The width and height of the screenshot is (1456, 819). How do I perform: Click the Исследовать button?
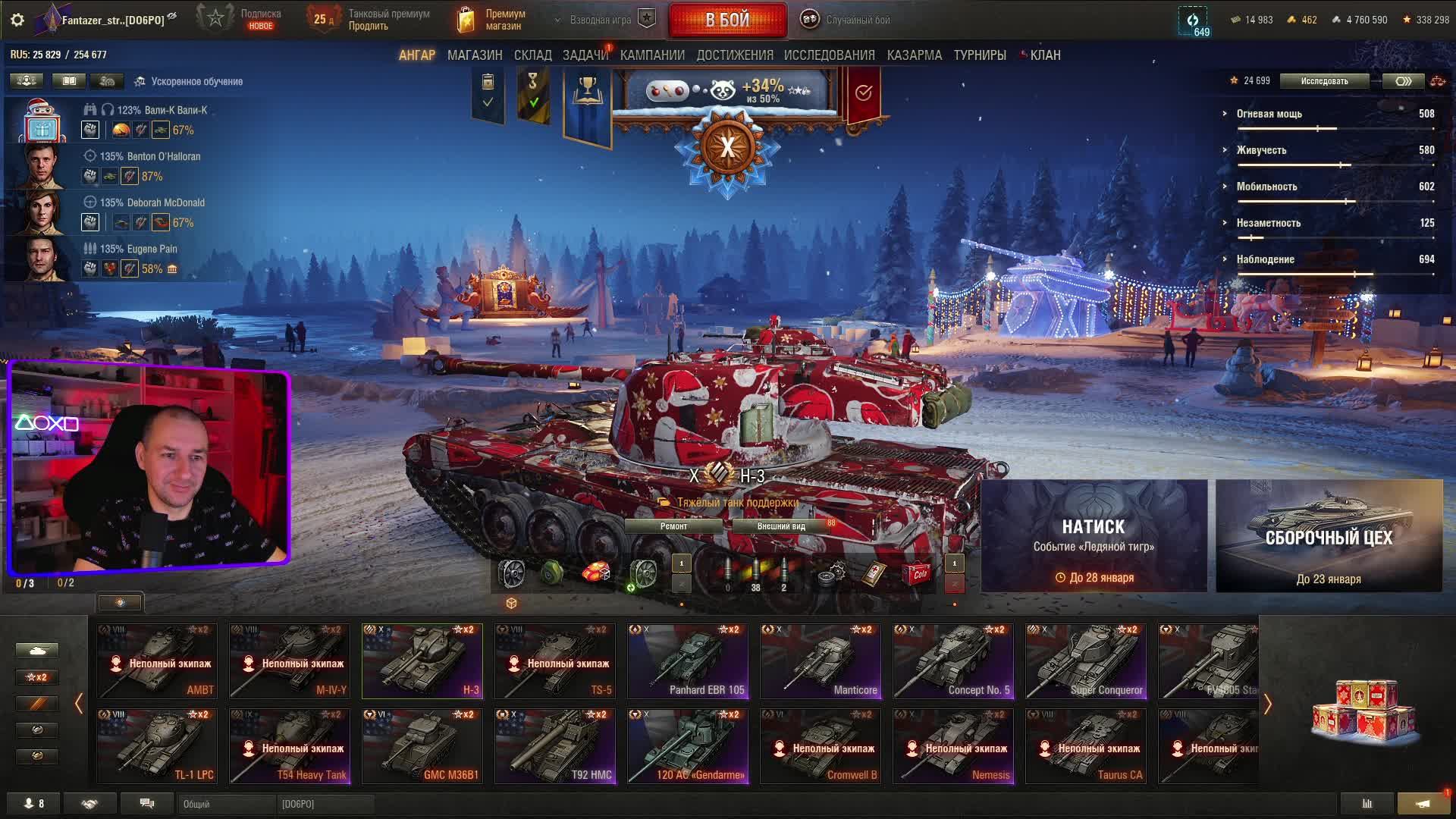[x=1324, y=81]
